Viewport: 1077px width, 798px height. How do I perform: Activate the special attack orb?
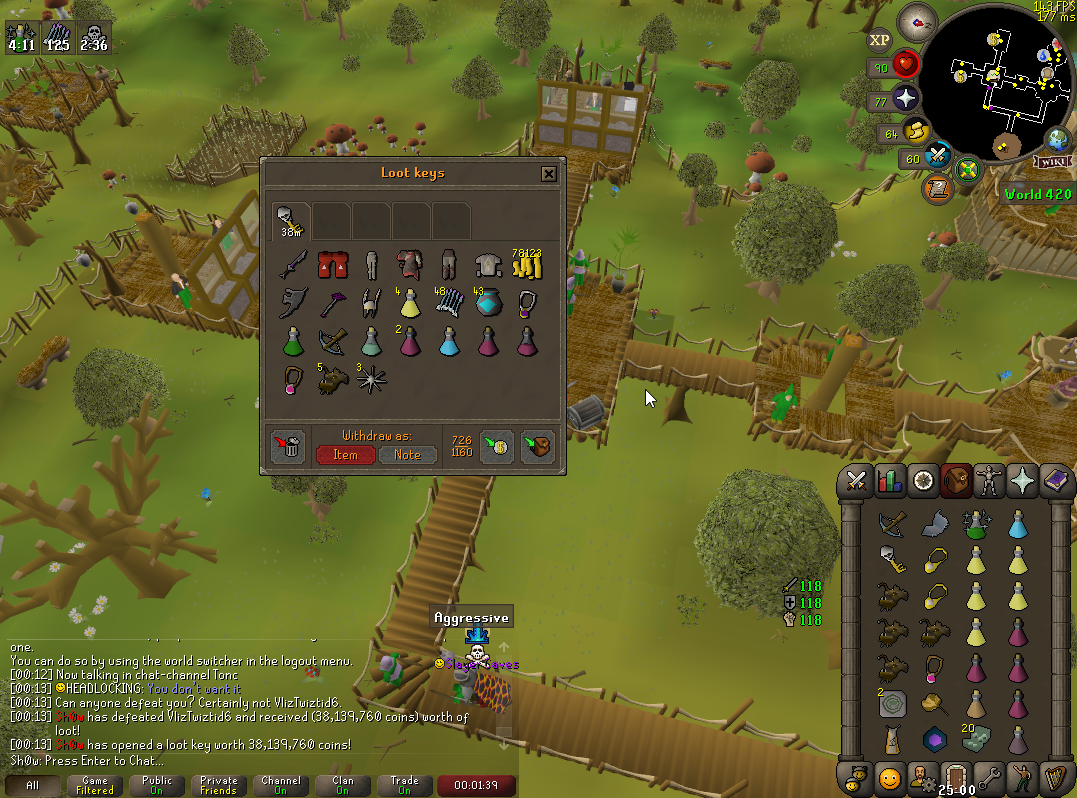937,155
